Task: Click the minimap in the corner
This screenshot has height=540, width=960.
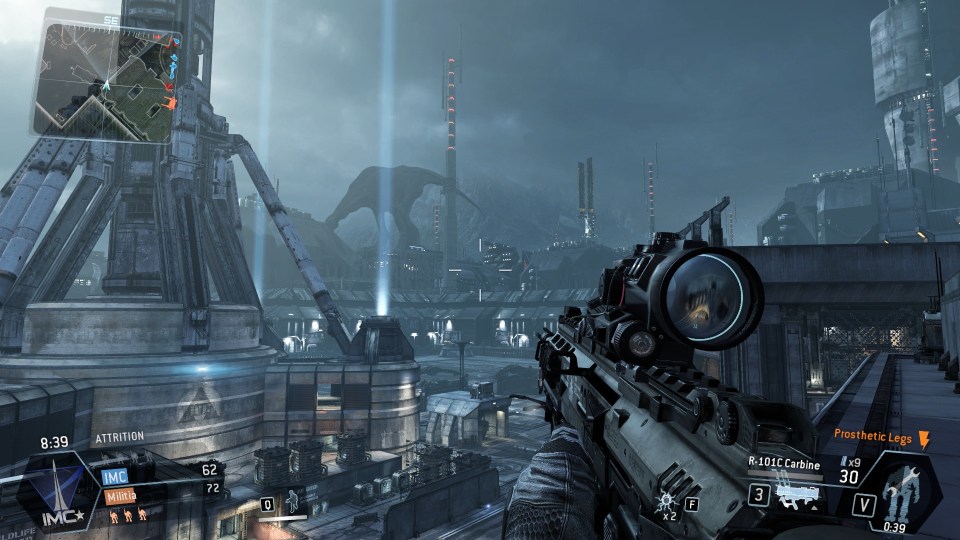Action: coord(104,80)
